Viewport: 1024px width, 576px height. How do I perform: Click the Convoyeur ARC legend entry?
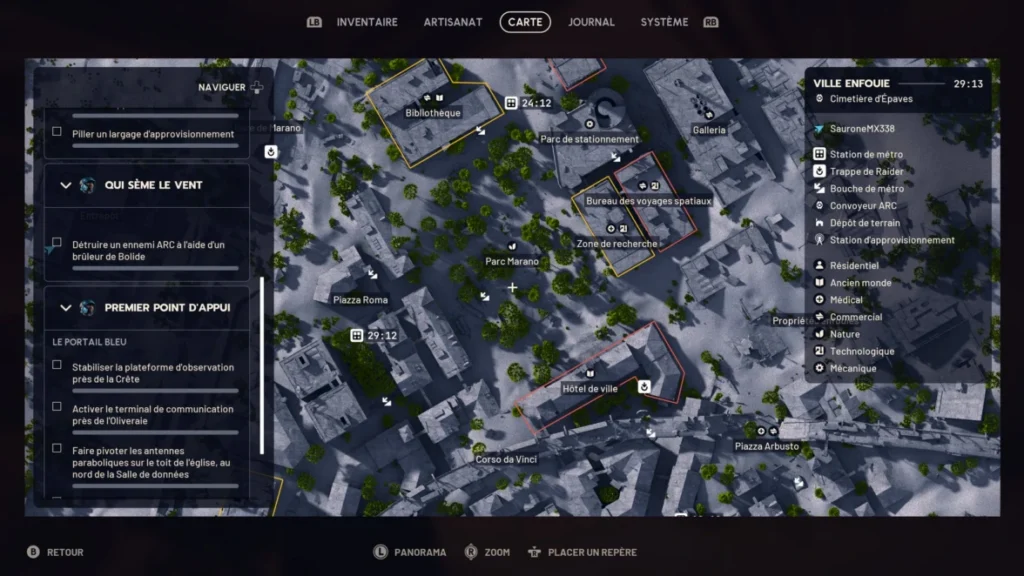click(863, 206)
